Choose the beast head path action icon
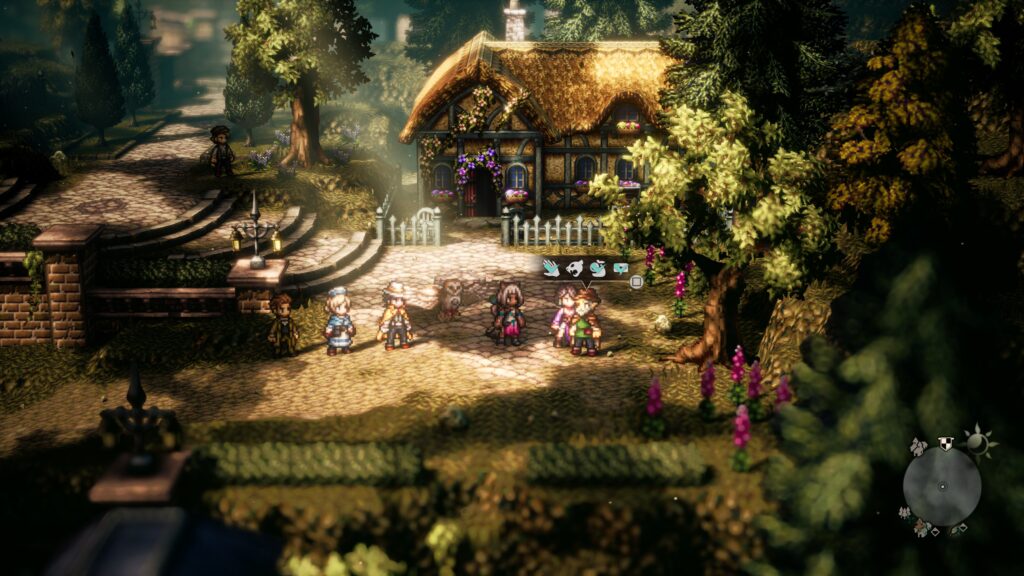This screenshot has height=576, width=1024. pyautogui.click(x=574, y=267)
